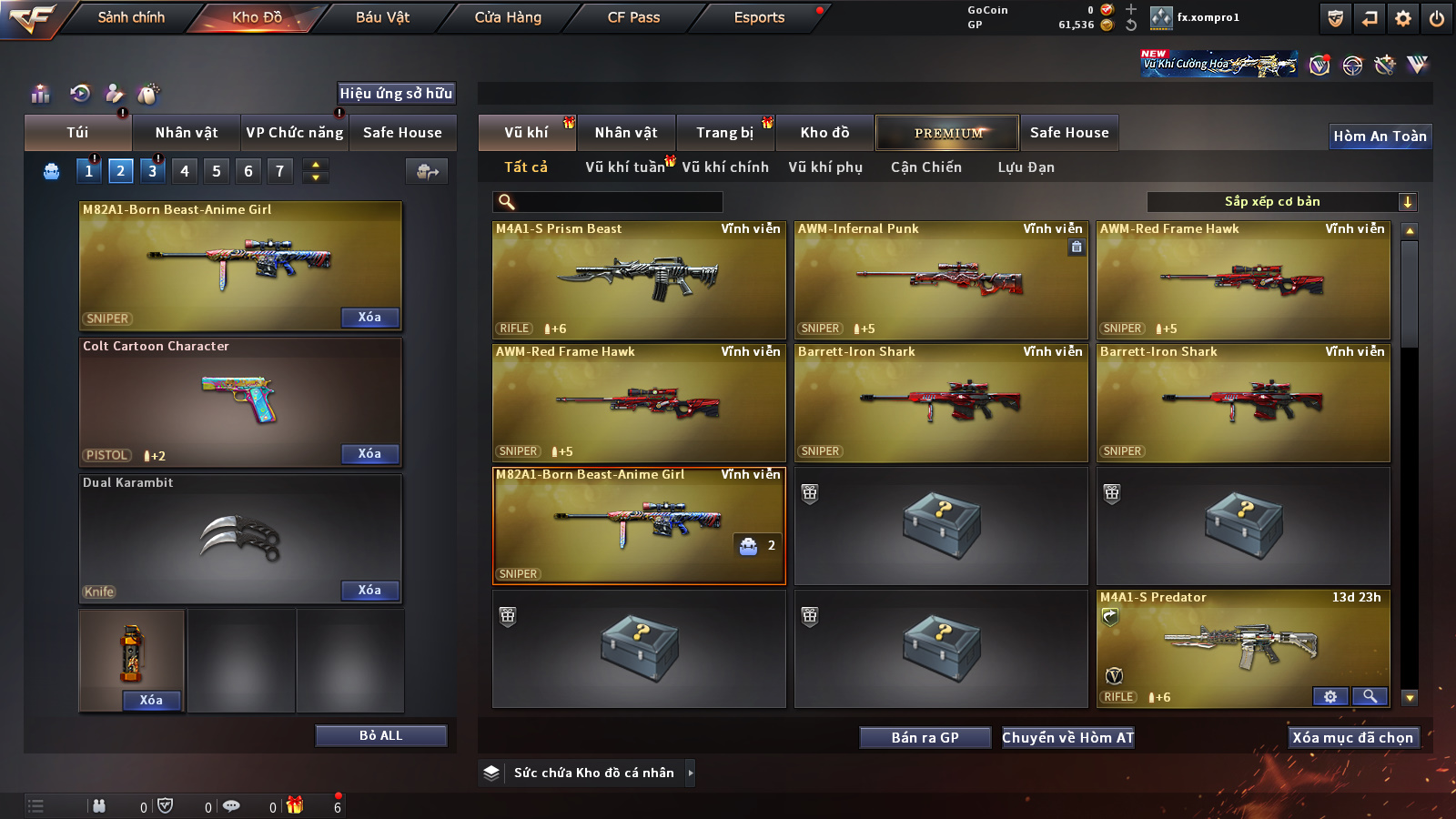Viewport: 1456px width, 819px height.
Task: Open the Cửa Hàng shop
Action: pyautogui.click(x=508, y=17)
